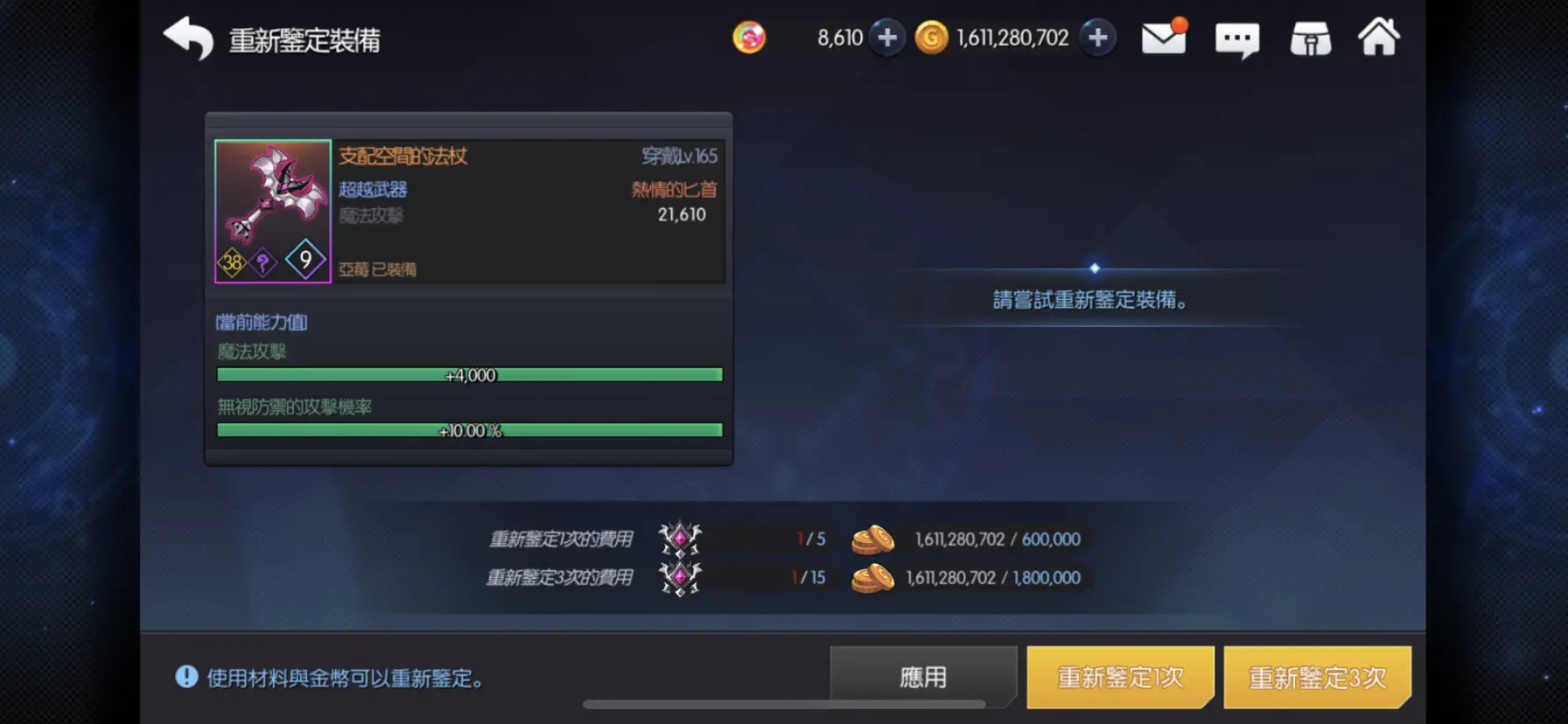Select the 支配空間的法杖 weapon thumbnail
Viewport: 1568px width, 724px height.
coord(272,210)
